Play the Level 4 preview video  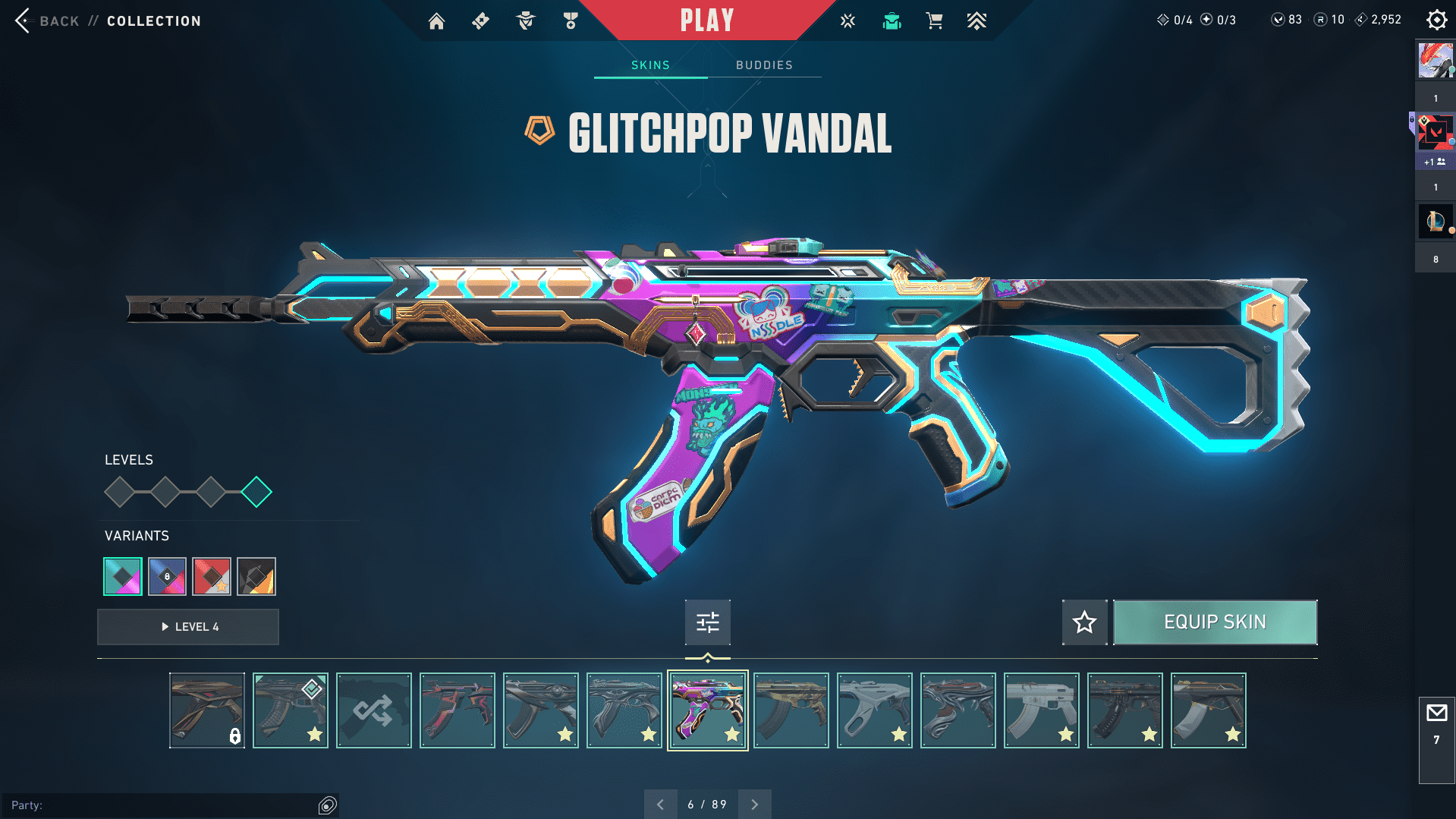tap(188, 627)
